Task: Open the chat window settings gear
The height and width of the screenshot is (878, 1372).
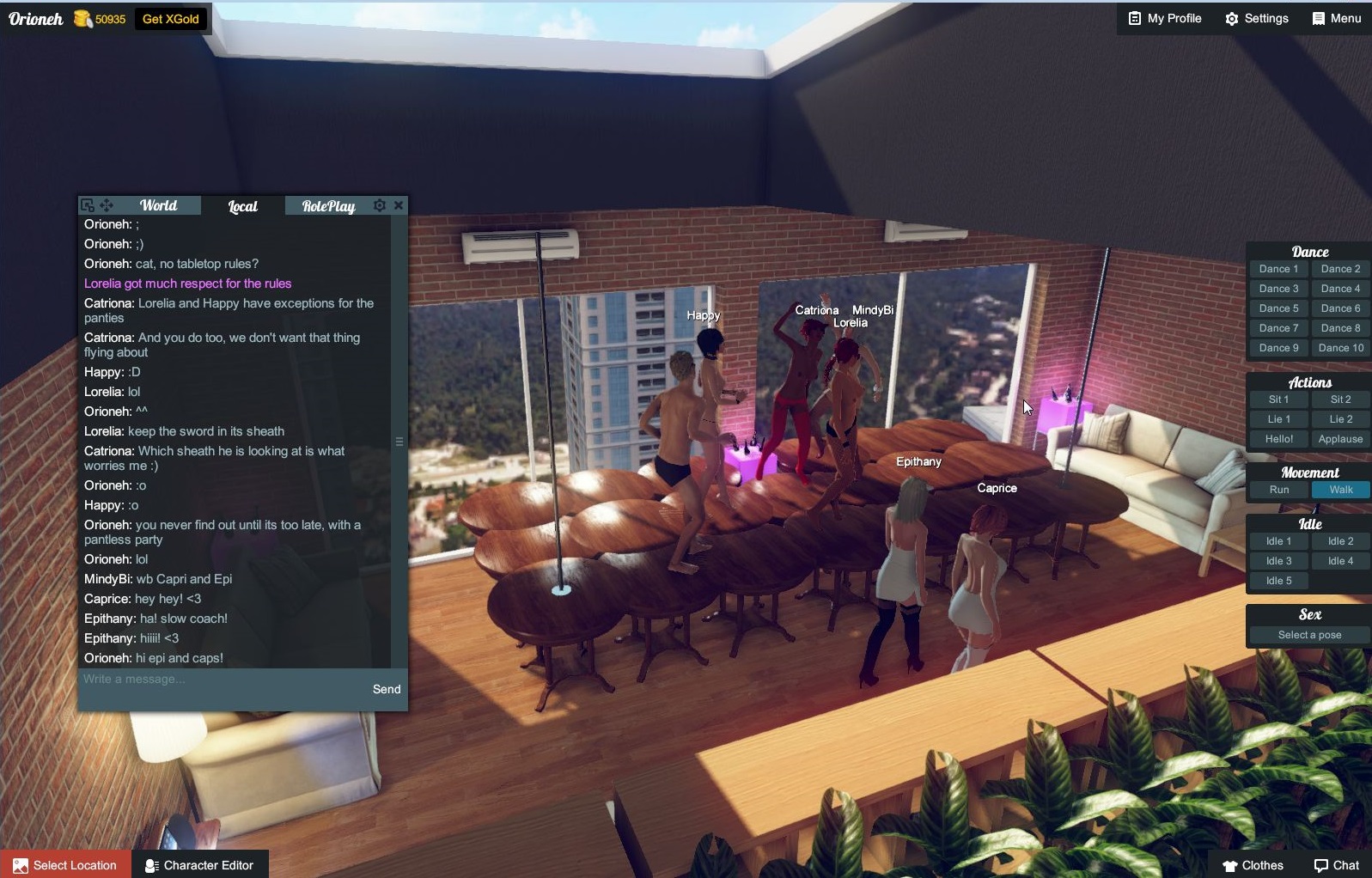Action: tap(378, 205)
